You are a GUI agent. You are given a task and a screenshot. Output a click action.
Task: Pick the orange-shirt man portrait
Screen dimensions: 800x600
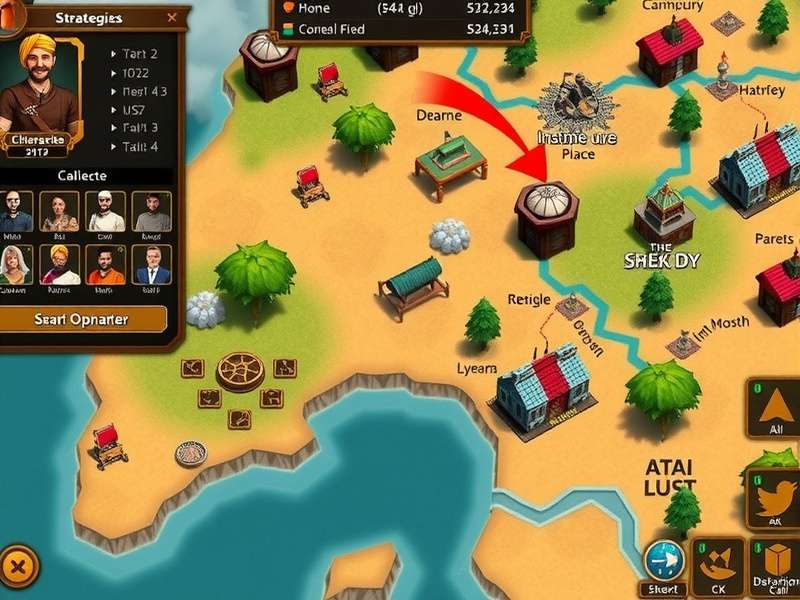click(x=105, y=264)
